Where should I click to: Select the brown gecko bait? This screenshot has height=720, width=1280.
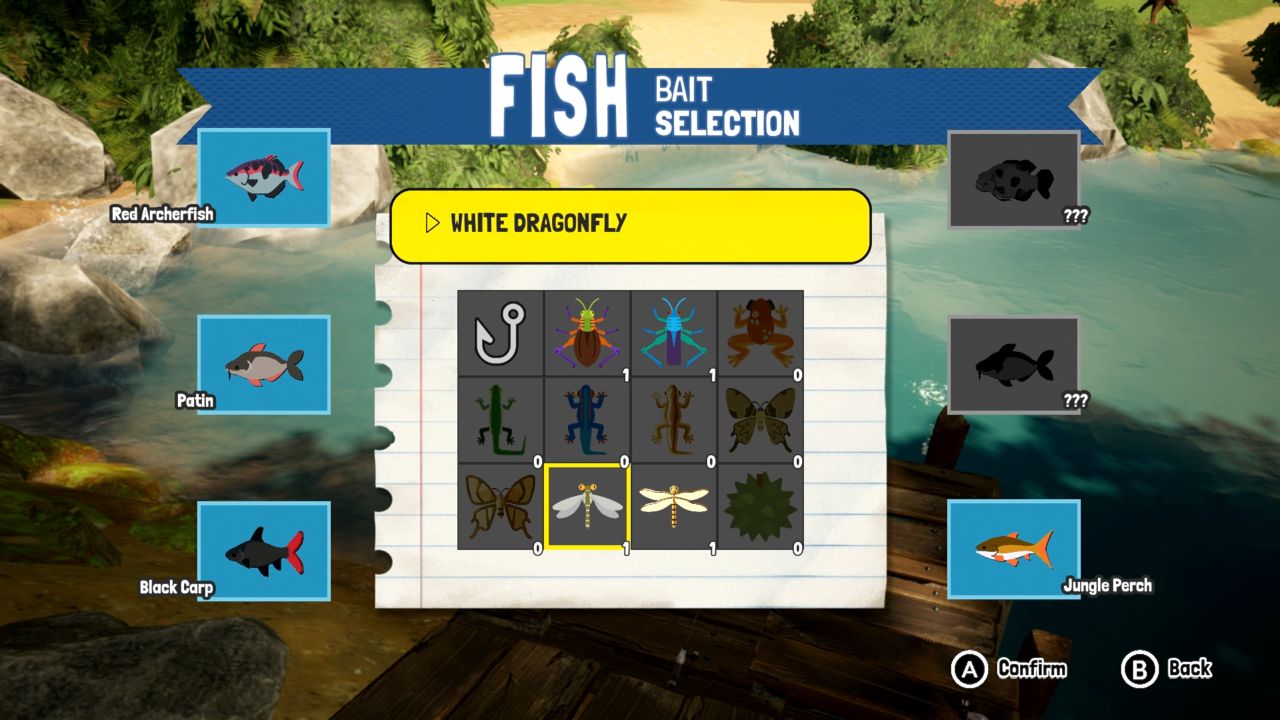(672, 420)
